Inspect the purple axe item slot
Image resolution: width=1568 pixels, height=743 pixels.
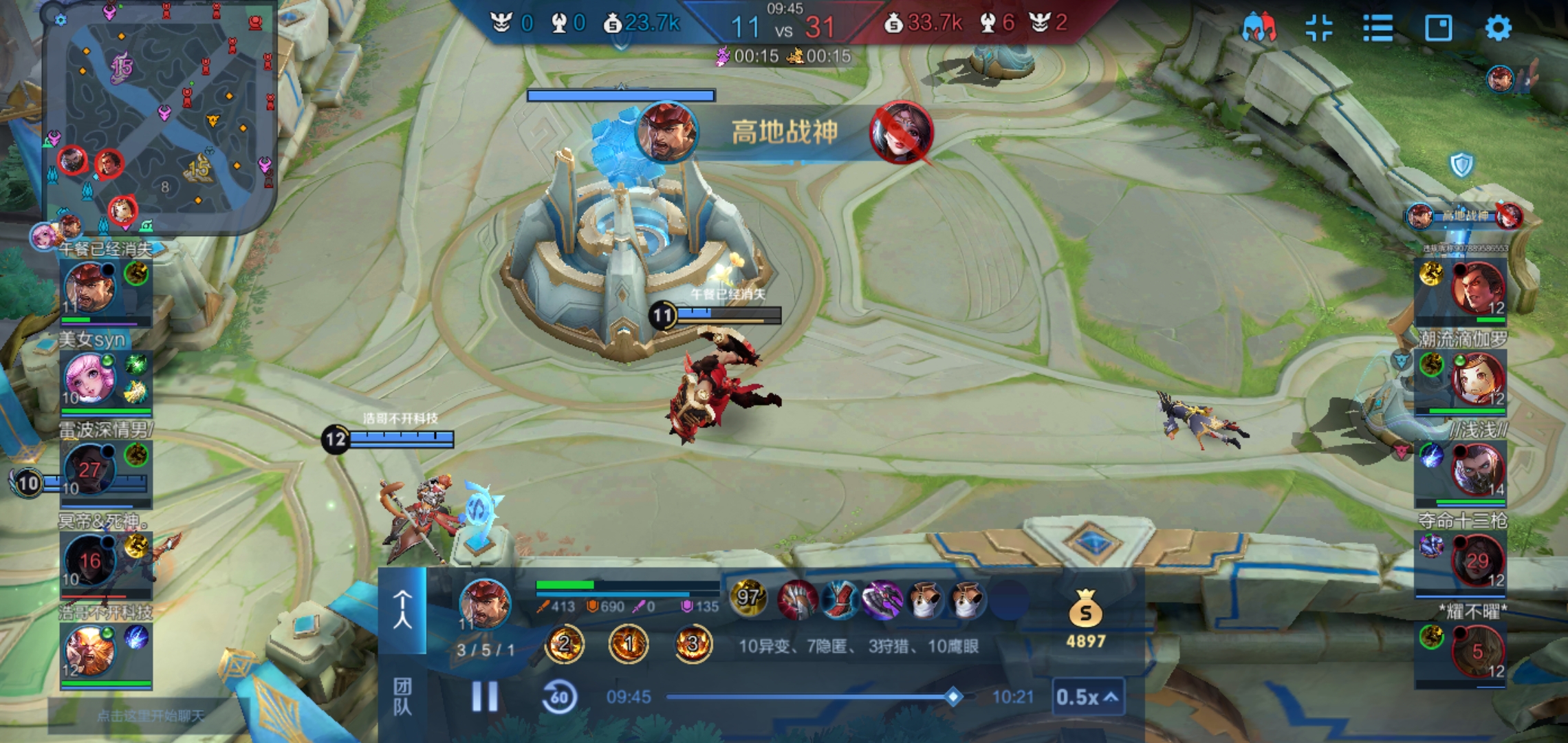(882, 600)
